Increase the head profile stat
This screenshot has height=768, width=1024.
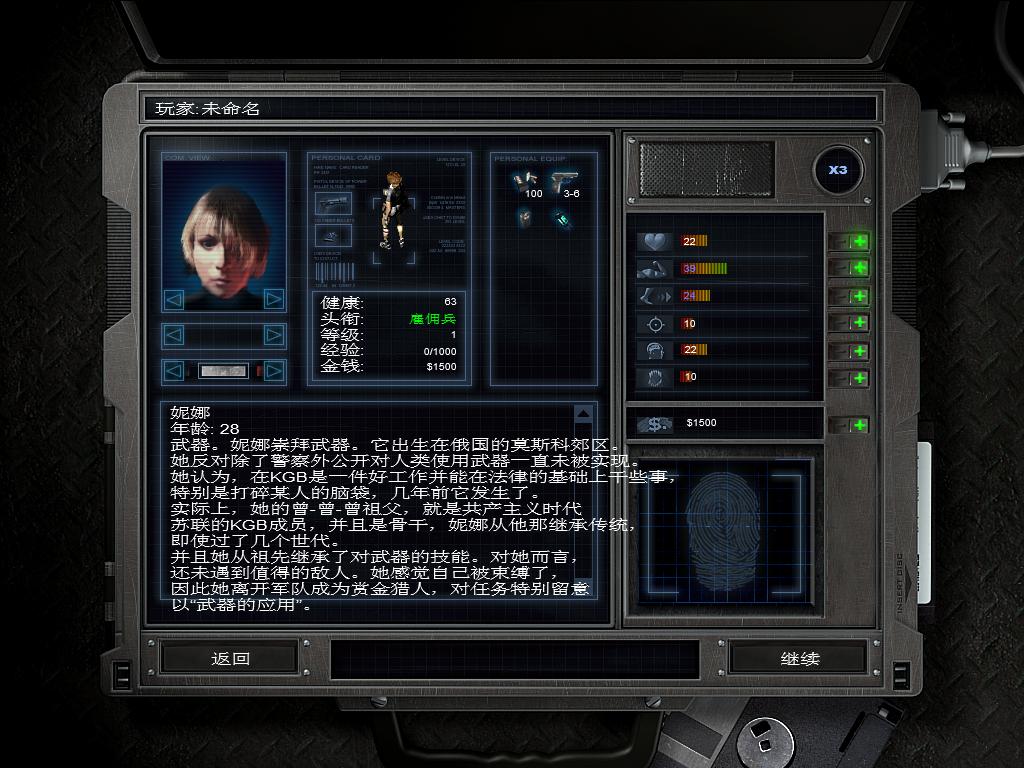859,350
